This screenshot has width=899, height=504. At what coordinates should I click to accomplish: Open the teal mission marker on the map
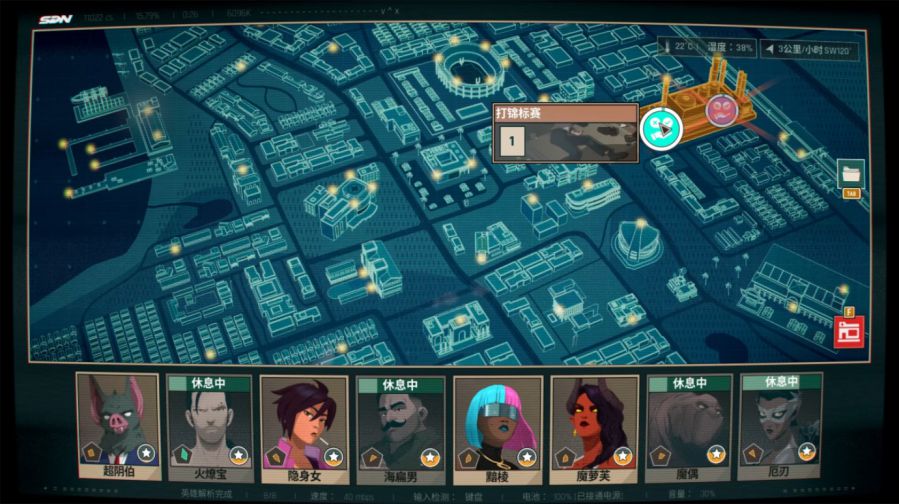(660, 128)
